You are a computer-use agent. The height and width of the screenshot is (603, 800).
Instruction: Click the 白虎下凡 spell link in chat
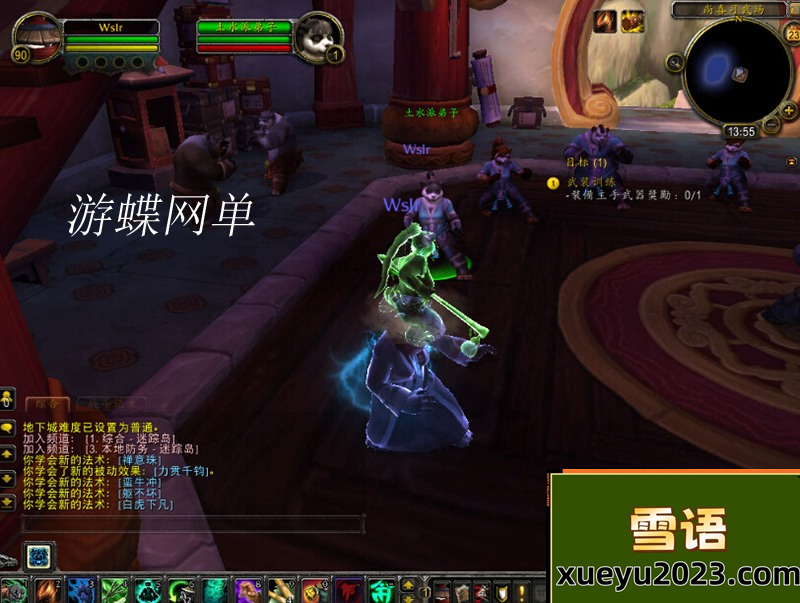145,505
